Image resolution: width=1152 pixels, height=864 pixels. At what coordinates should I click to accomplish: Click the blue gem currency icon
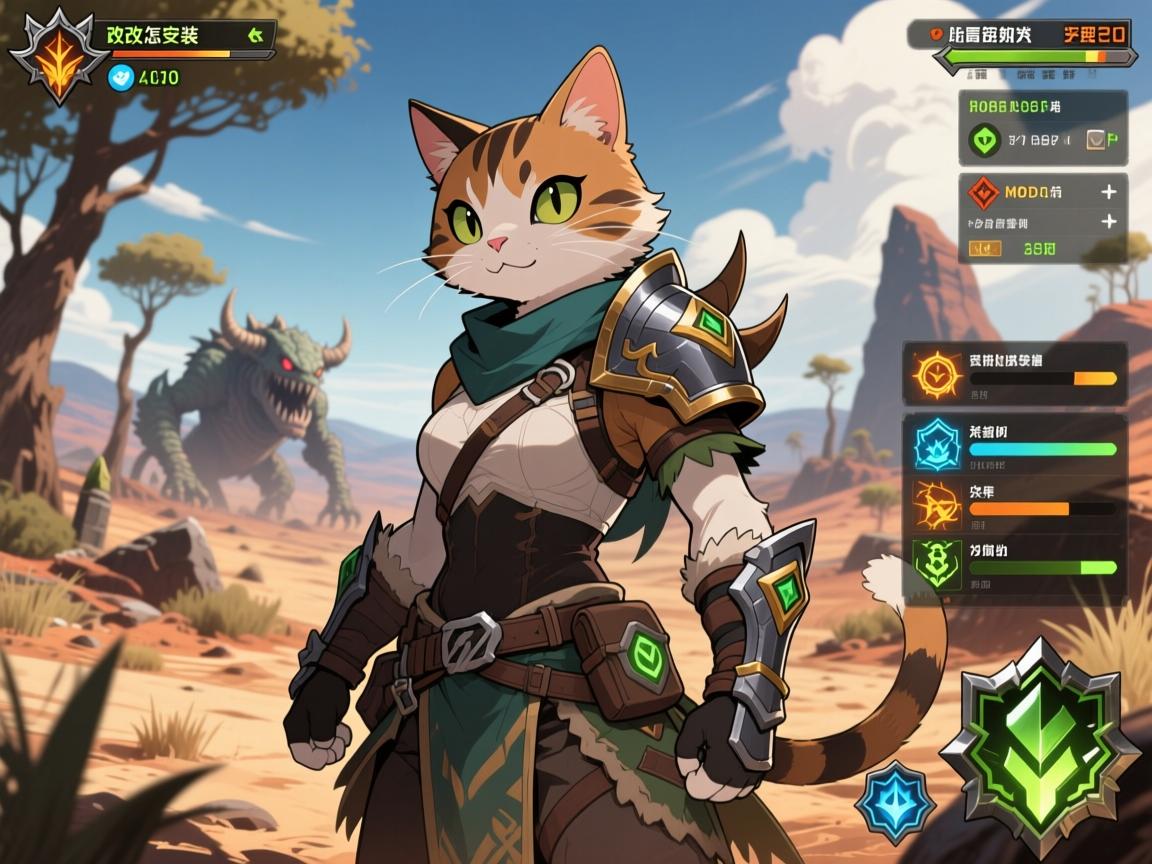(x=121, y=77)
